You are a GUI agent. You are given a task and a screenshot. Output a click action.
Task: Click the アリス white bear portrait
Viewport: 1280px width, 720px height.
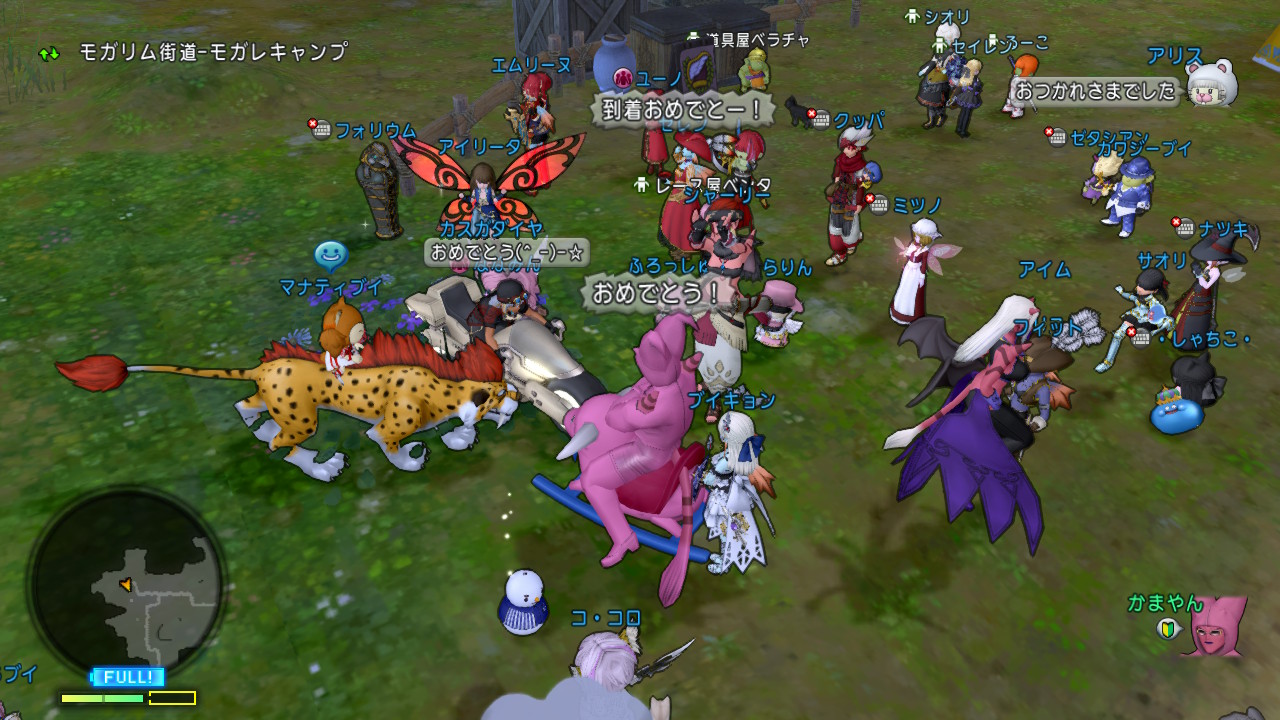[x=1212, y=84]
